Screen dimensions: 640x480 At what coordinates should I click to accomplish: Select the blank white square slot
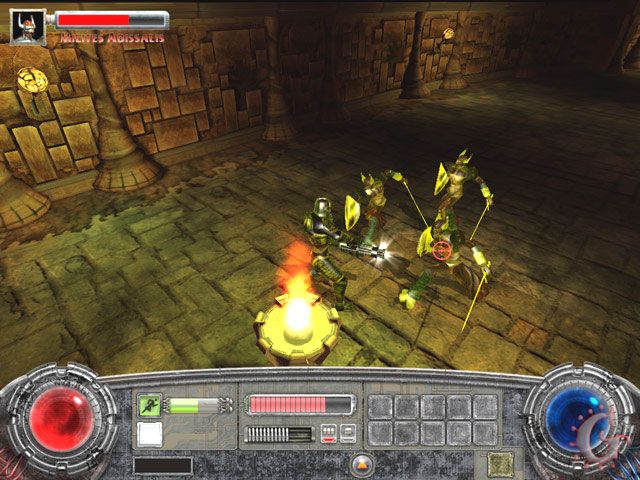coord(150,434)
